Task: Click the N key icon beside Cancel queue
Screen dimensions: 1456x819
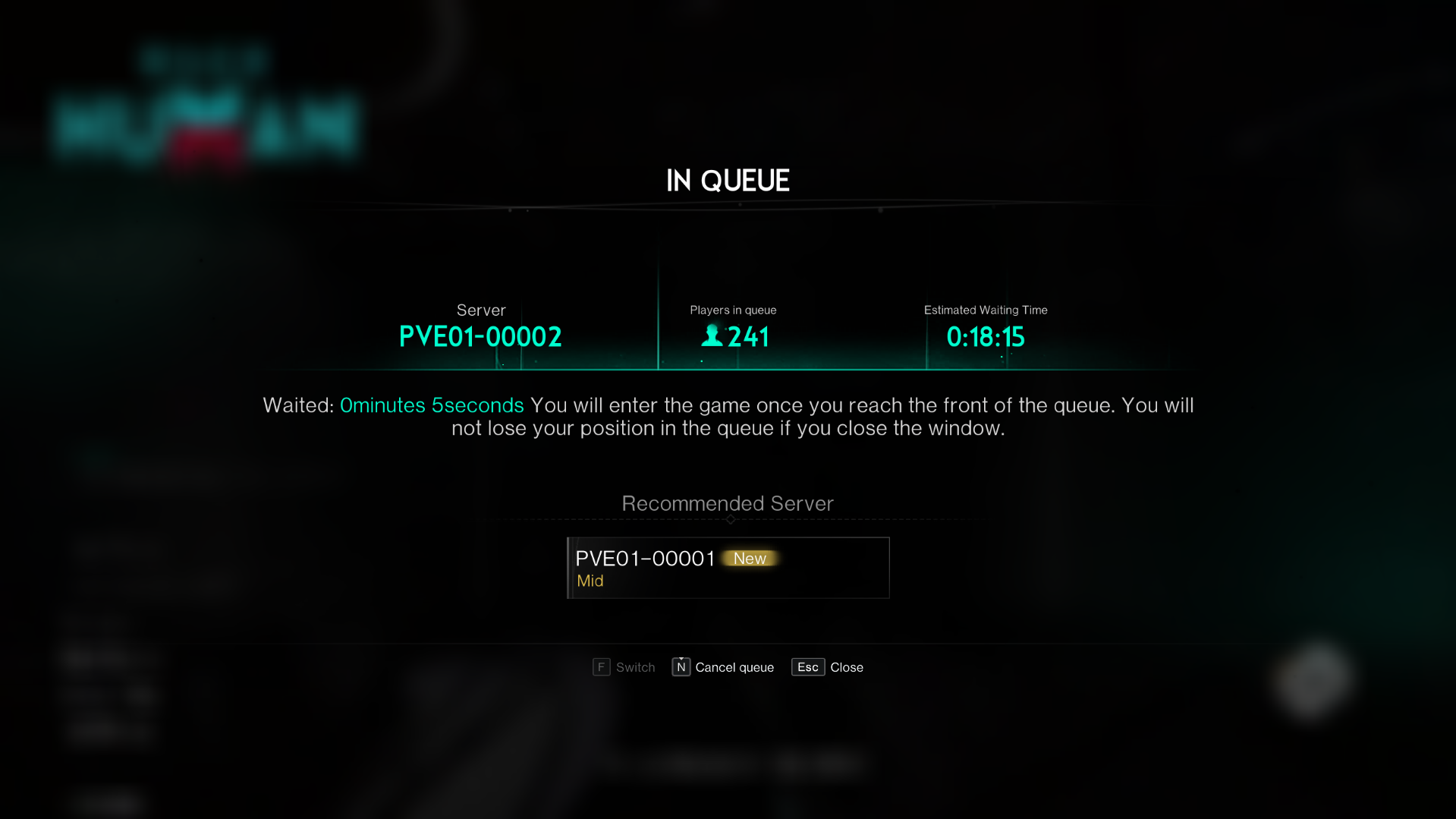Action: click(681, 666)
